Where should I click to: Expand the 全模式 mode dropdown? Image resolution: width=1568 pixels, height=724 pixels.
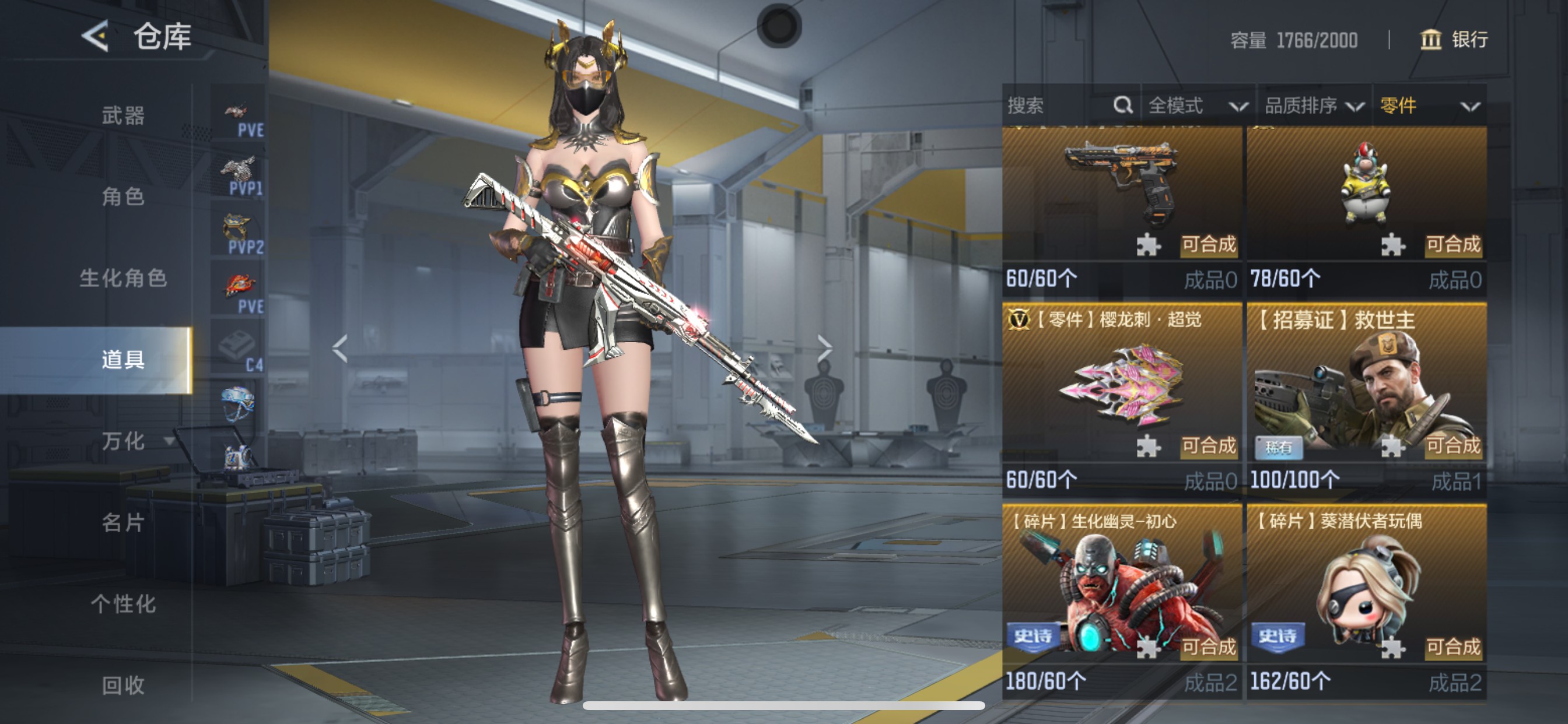point(1196,106)
